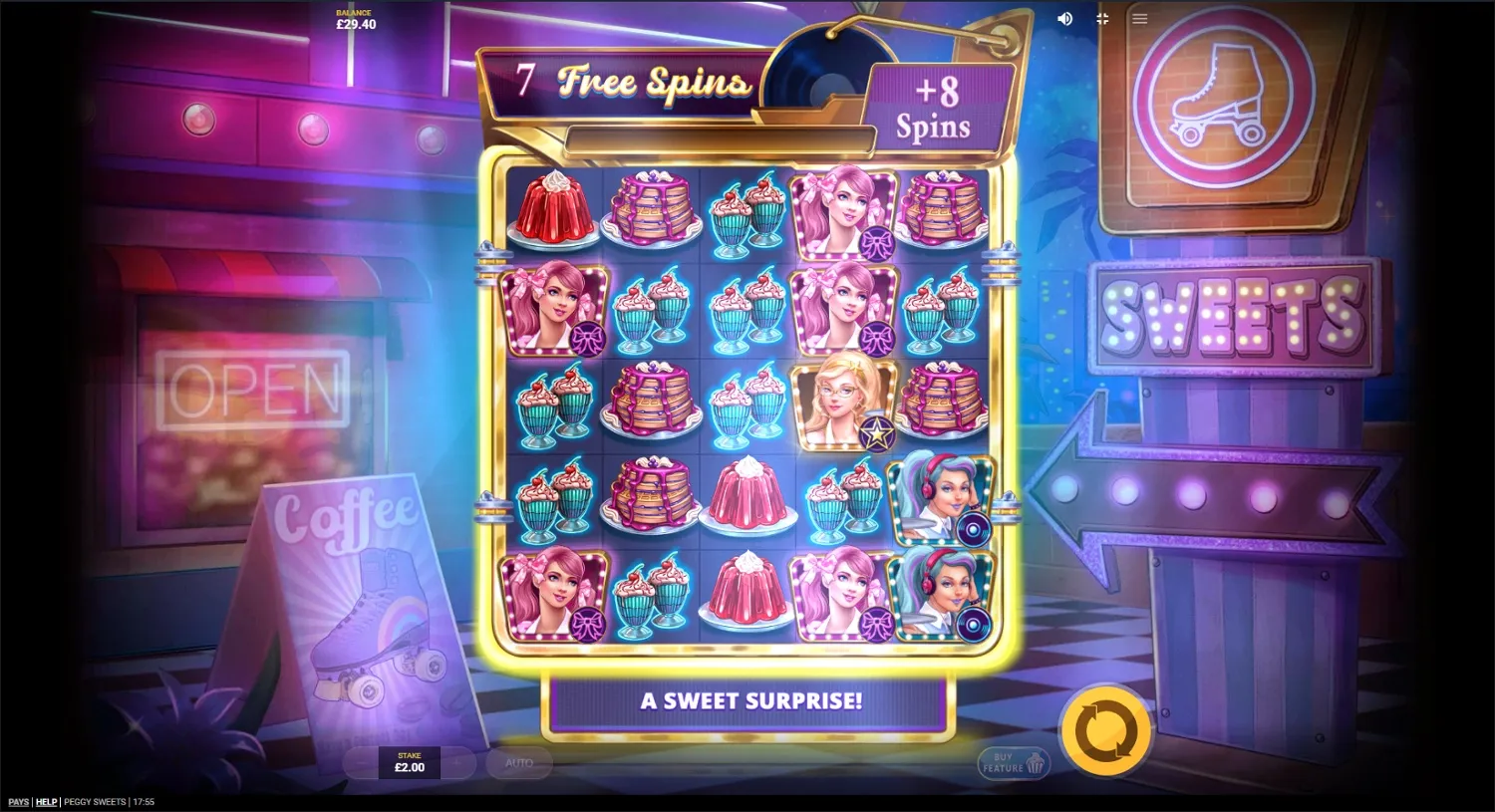Click the BUY FEATURE button

tap(1013, 763)
